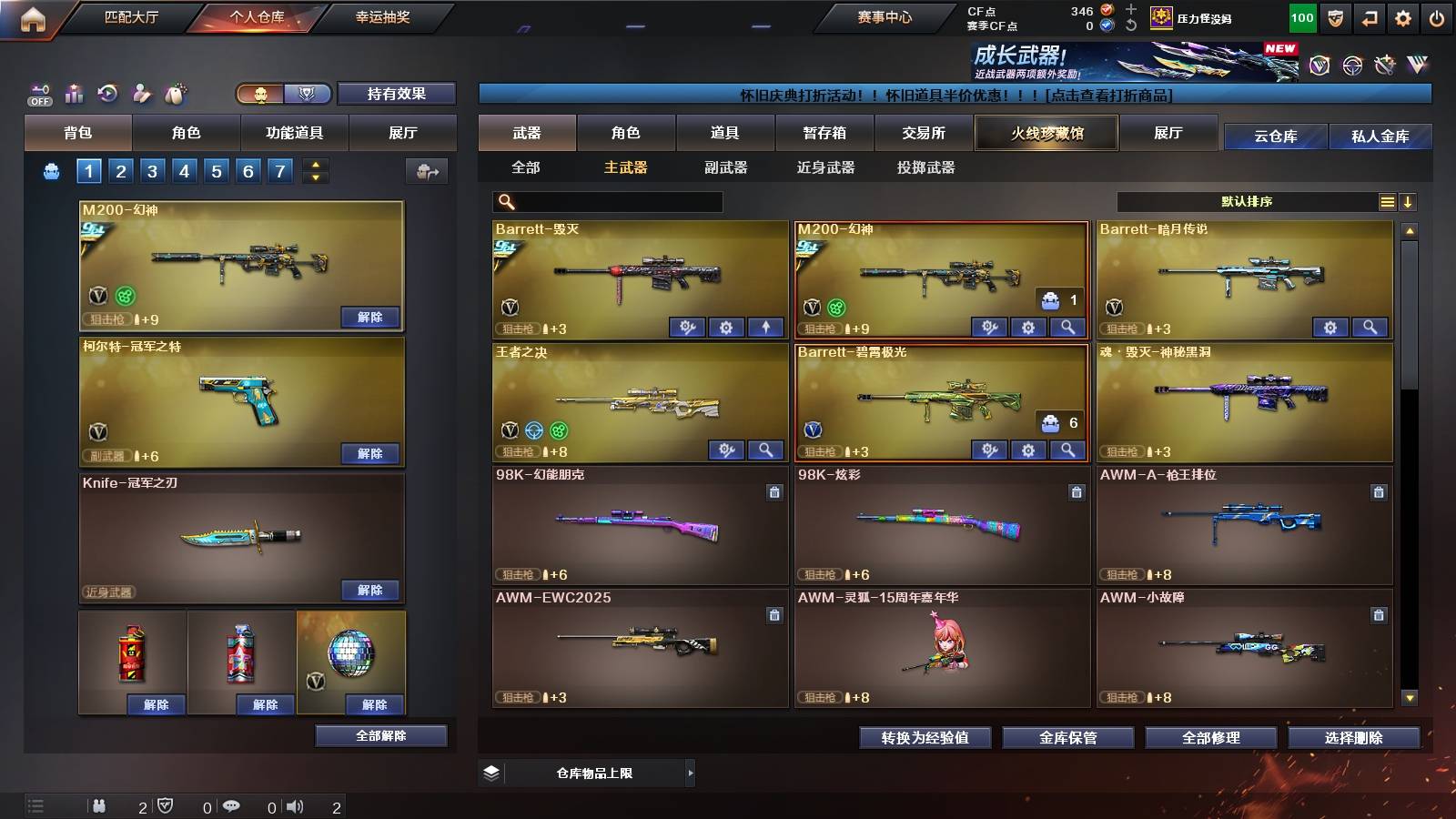Switch to the 幸运抽奖 tab
Screen dimensions: 1456x819
coord(382,15)
